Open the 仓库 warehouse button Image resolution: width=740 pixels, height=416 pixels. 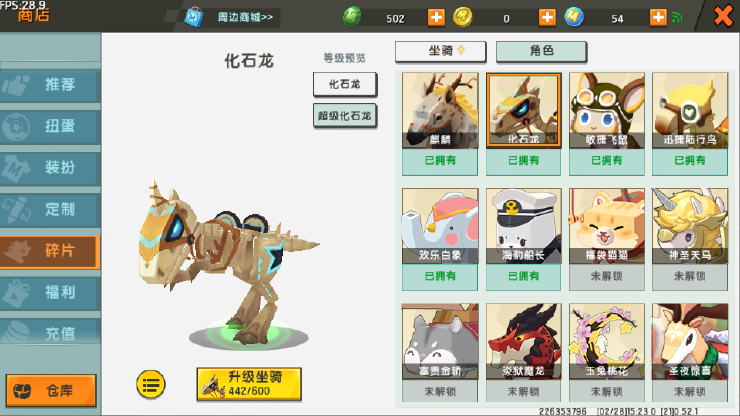click(x=52, y=391)
